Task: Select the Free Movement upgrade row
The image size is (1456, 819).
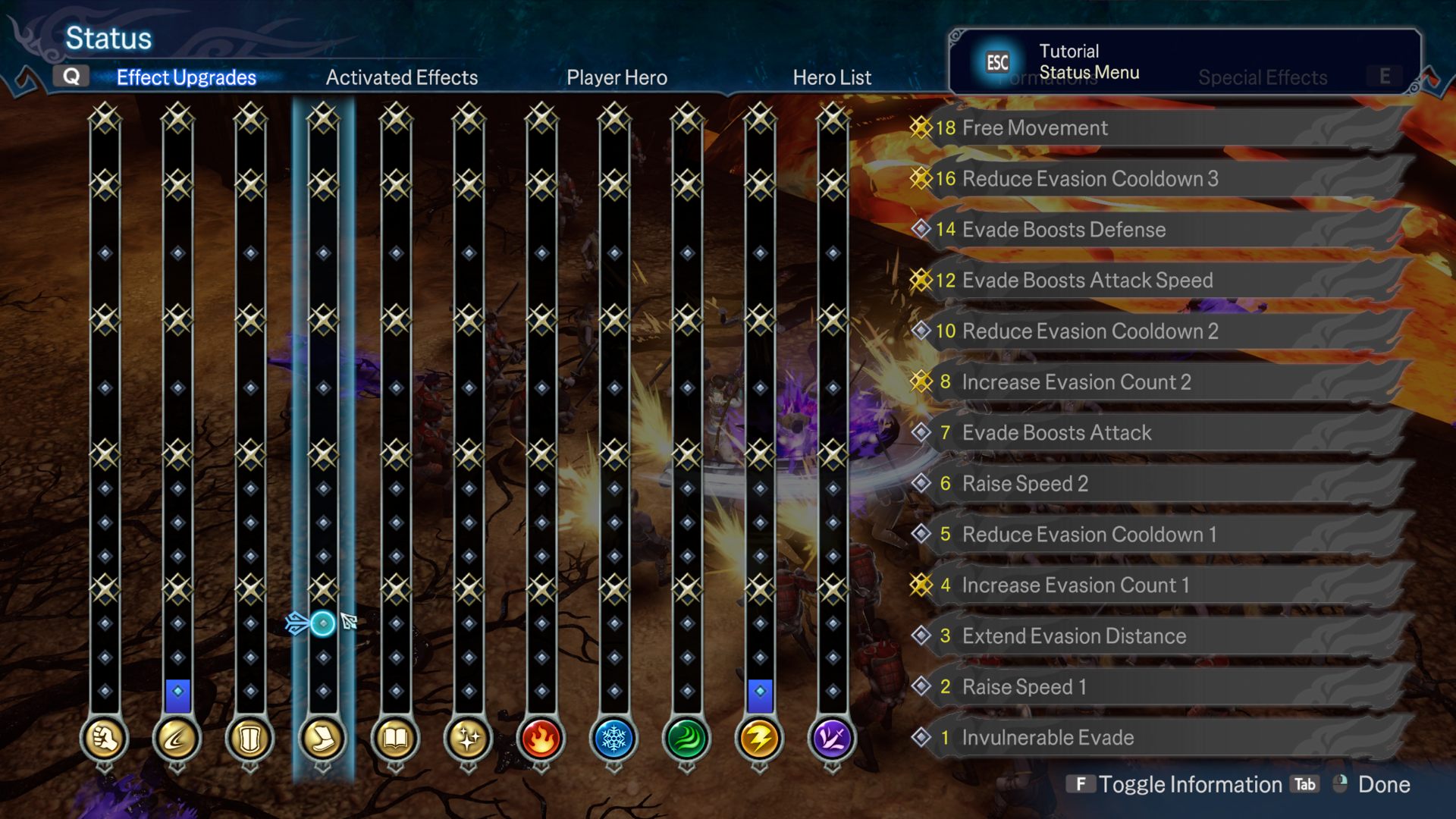Action: [1160, 128]
